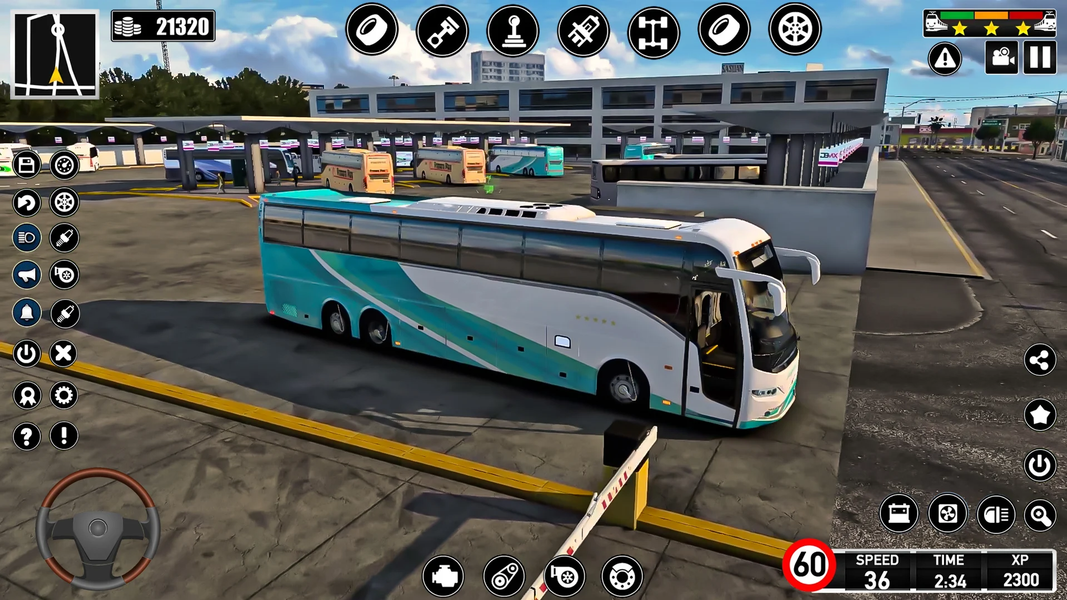
Task: Choose the gear shifter icon
Action: point(512,30)
